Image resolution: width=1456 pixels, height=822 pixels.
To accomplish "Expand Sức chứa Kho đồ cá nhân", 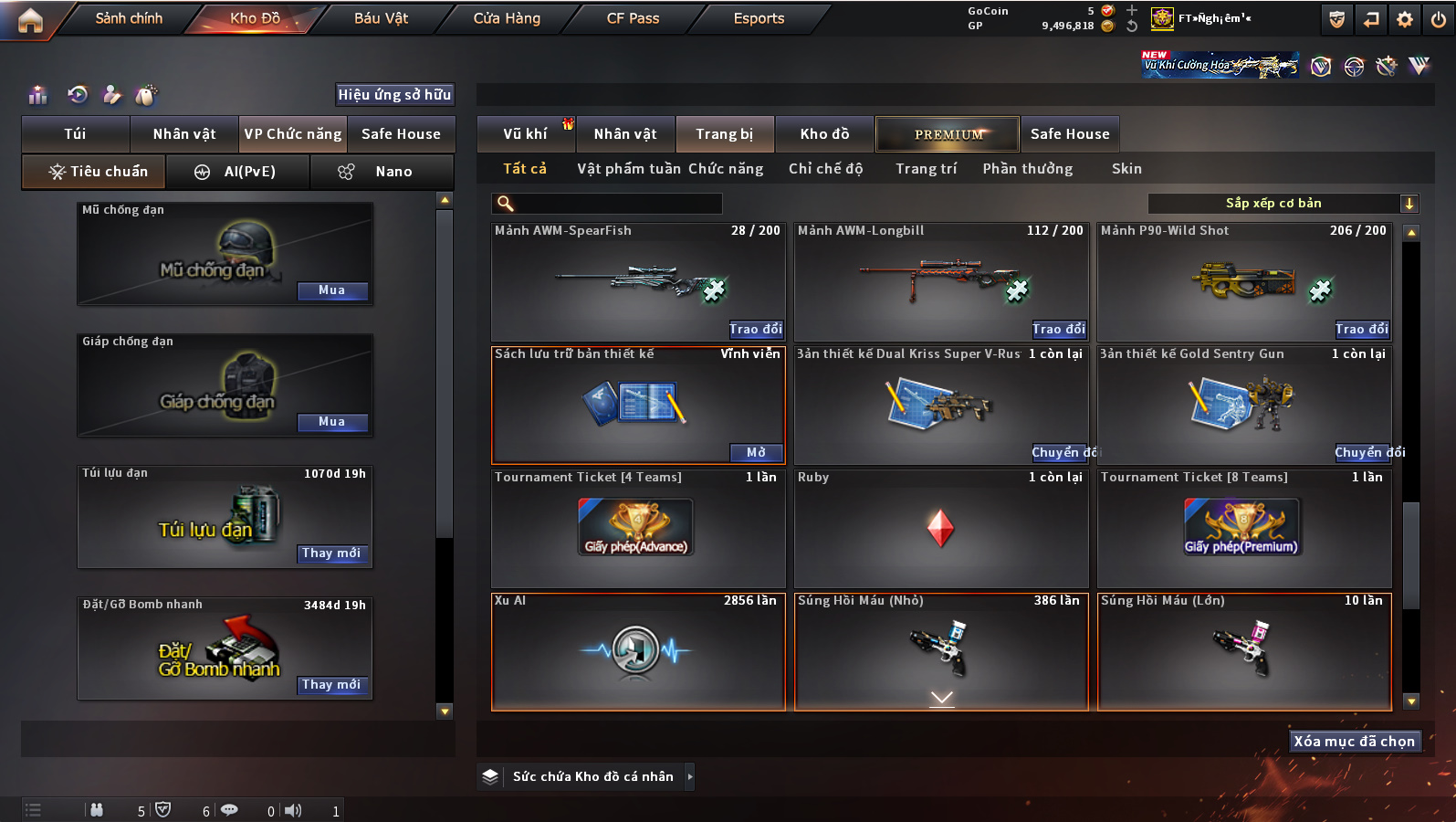I will pyautogui.click(x=689, y=776).
